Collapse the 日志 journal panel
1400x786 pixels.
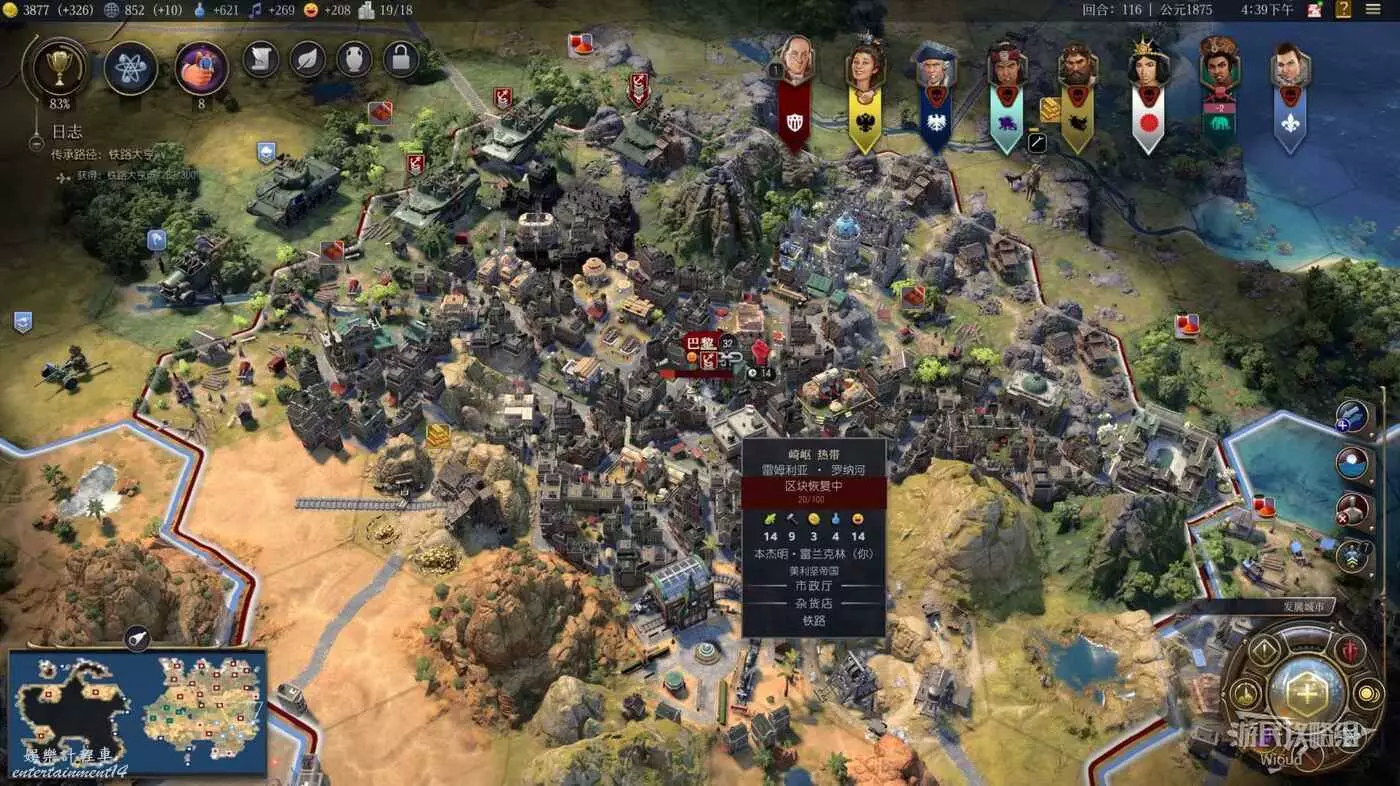pos(37,143)
